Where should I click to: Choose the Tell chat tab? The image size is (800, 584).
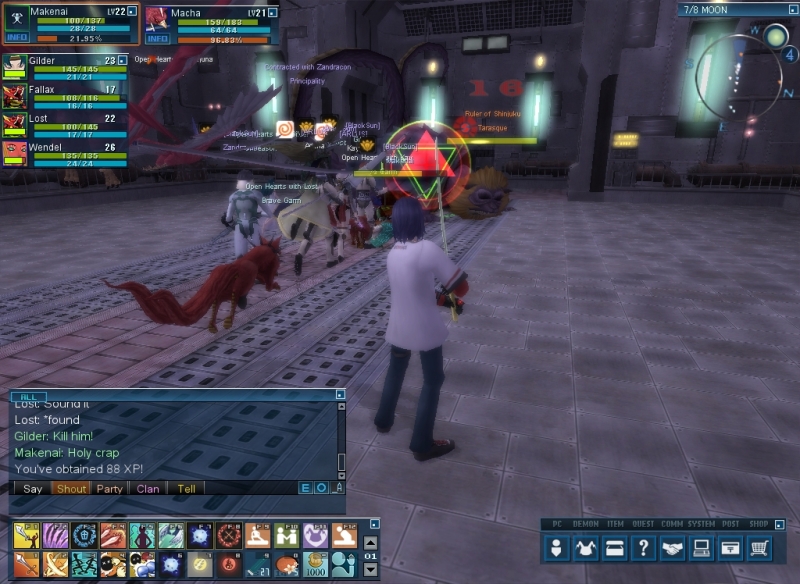(186, 489)
